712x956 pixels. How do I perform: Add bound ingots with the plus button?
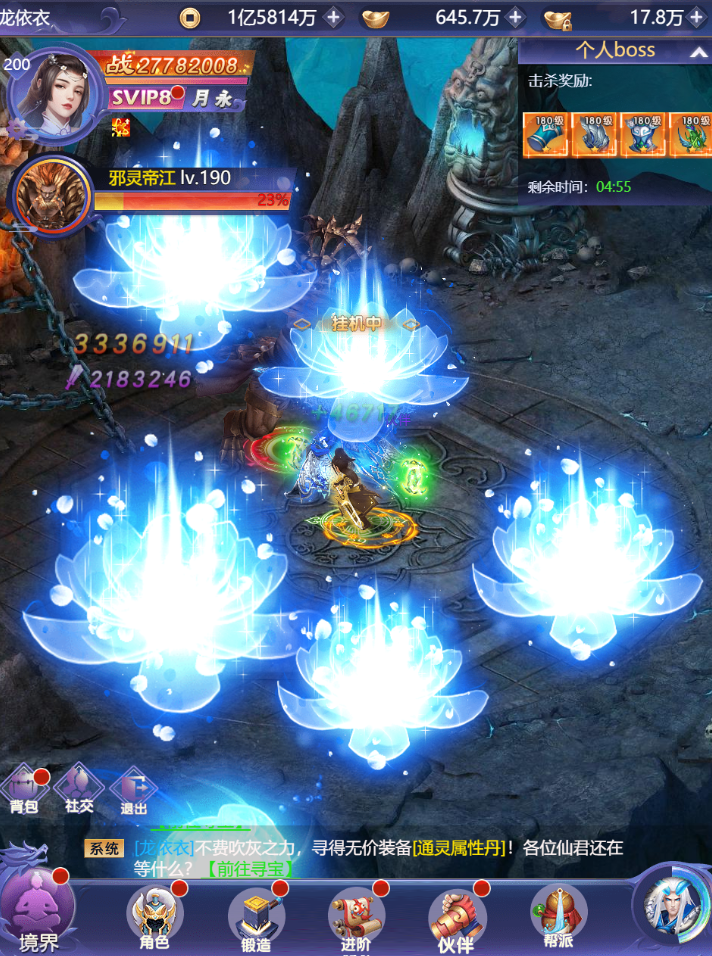pos(697,17)
